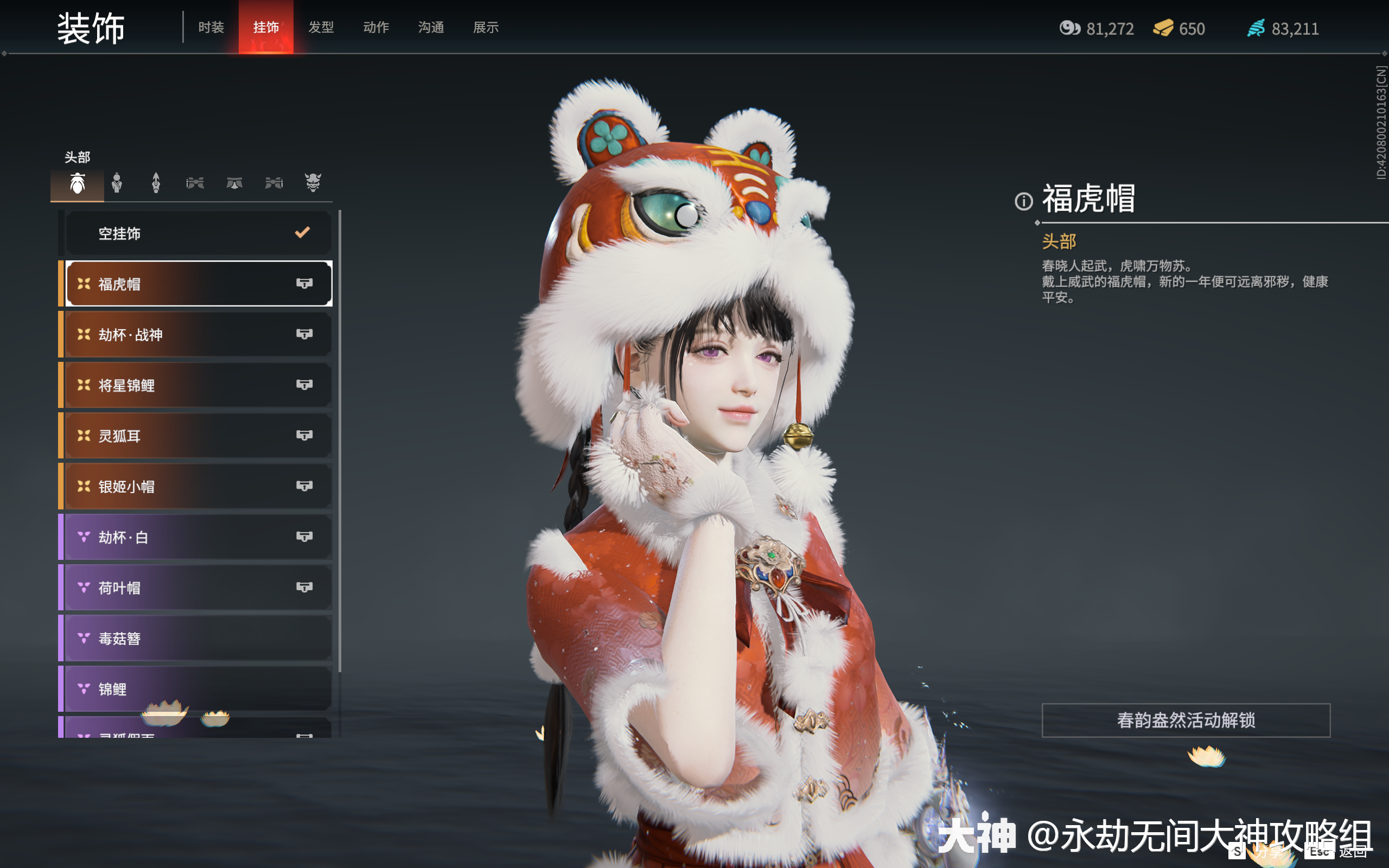
Task: Click the try-on icon next to 荷叶帽
Action: click(306, 588)
